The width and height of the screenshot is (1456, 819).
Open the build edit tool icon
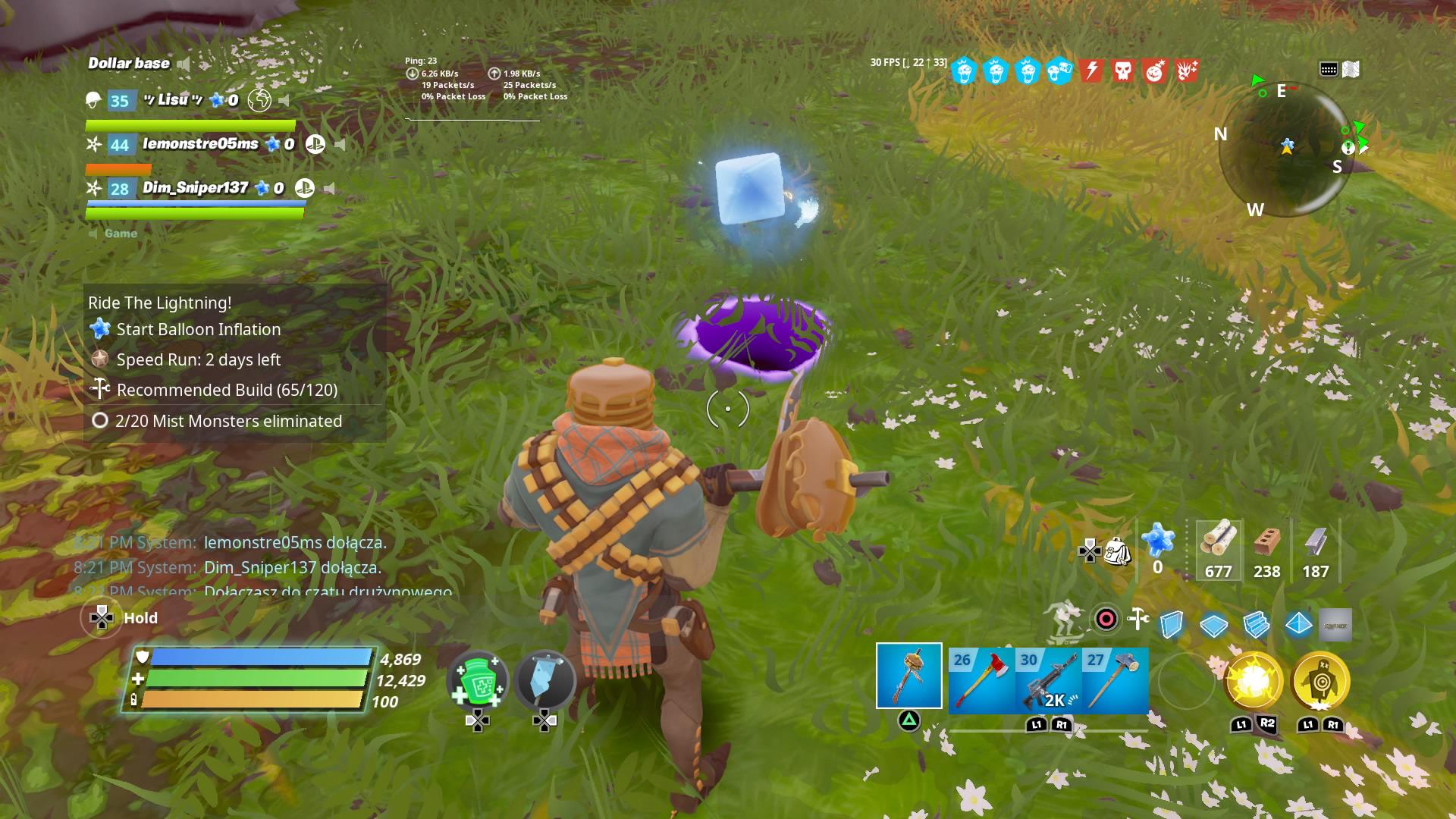click(x=1137, y=620)
